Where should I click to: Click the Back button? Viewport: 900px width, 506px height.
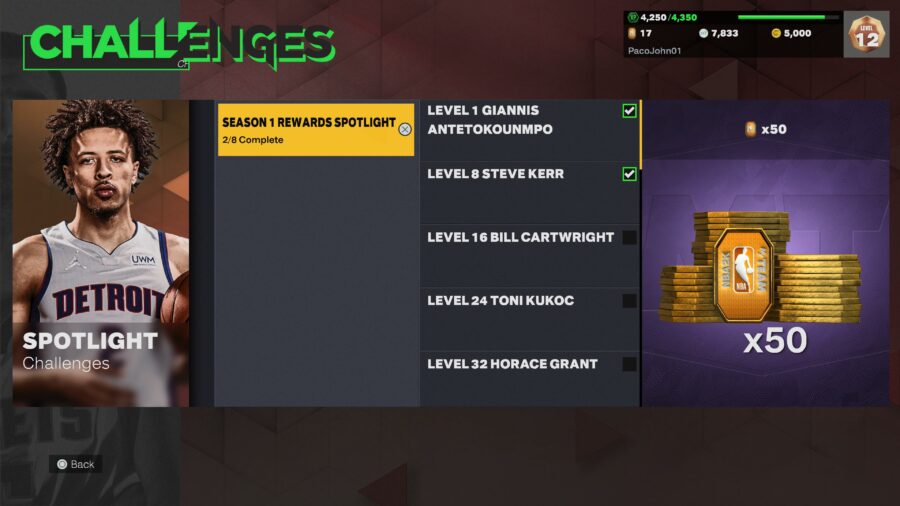coord(76,464)
